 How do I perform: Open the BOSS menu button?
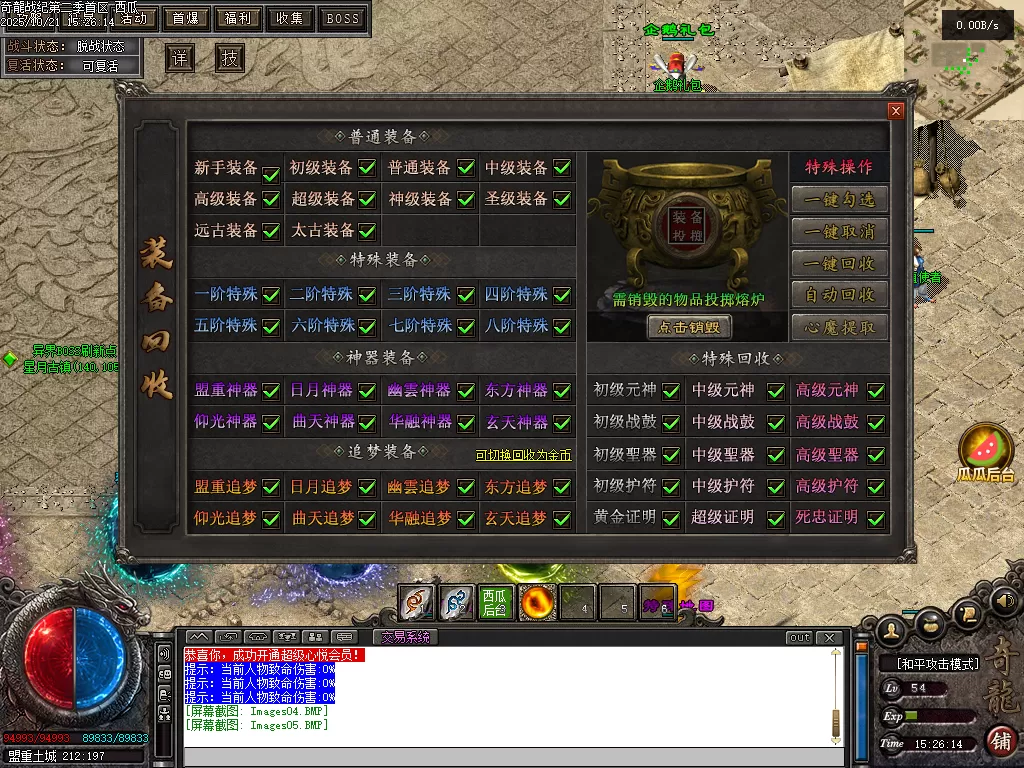[342, 18]
